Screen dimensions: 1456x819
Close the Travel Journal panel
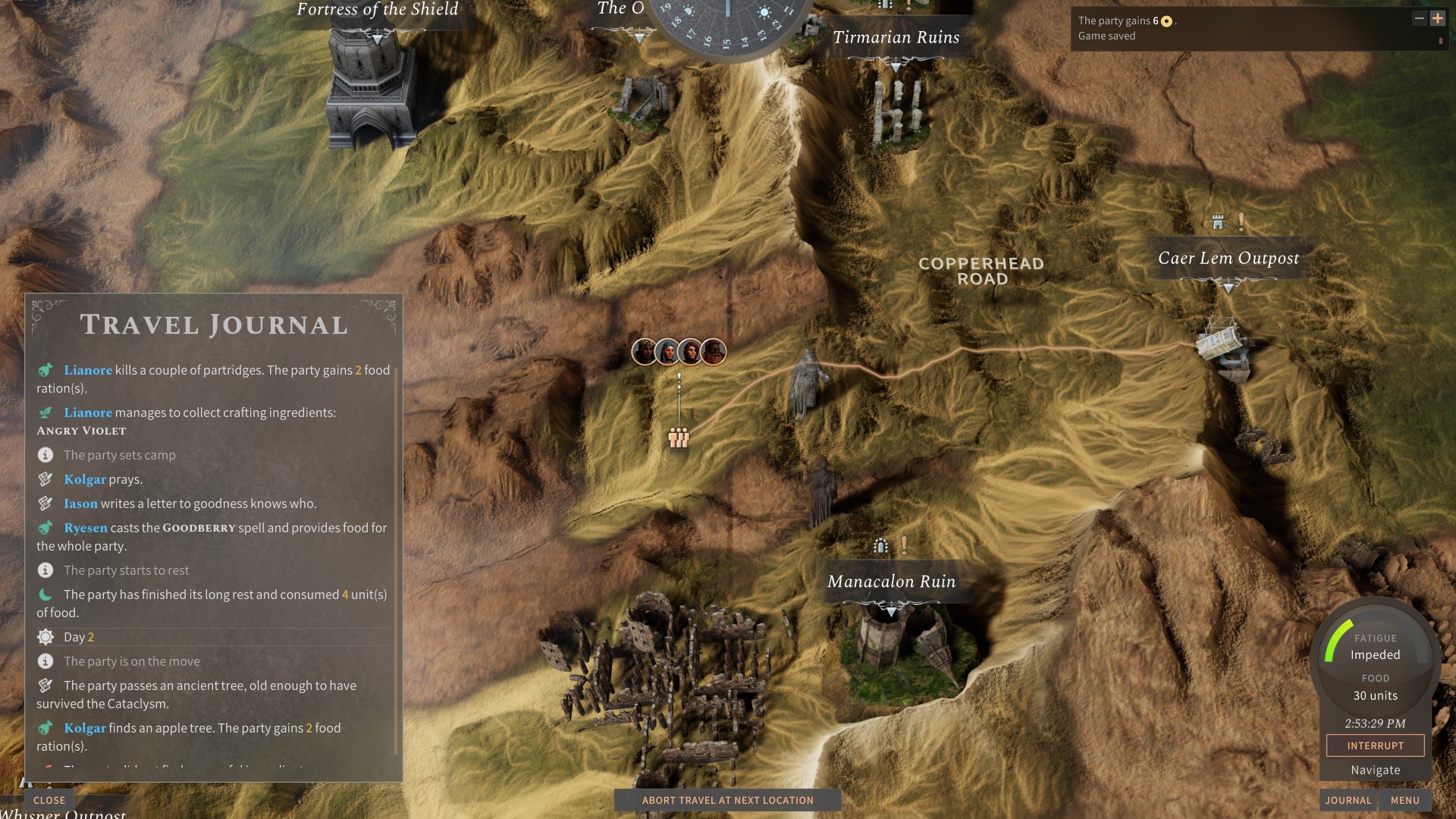click(x=49, y=800)
